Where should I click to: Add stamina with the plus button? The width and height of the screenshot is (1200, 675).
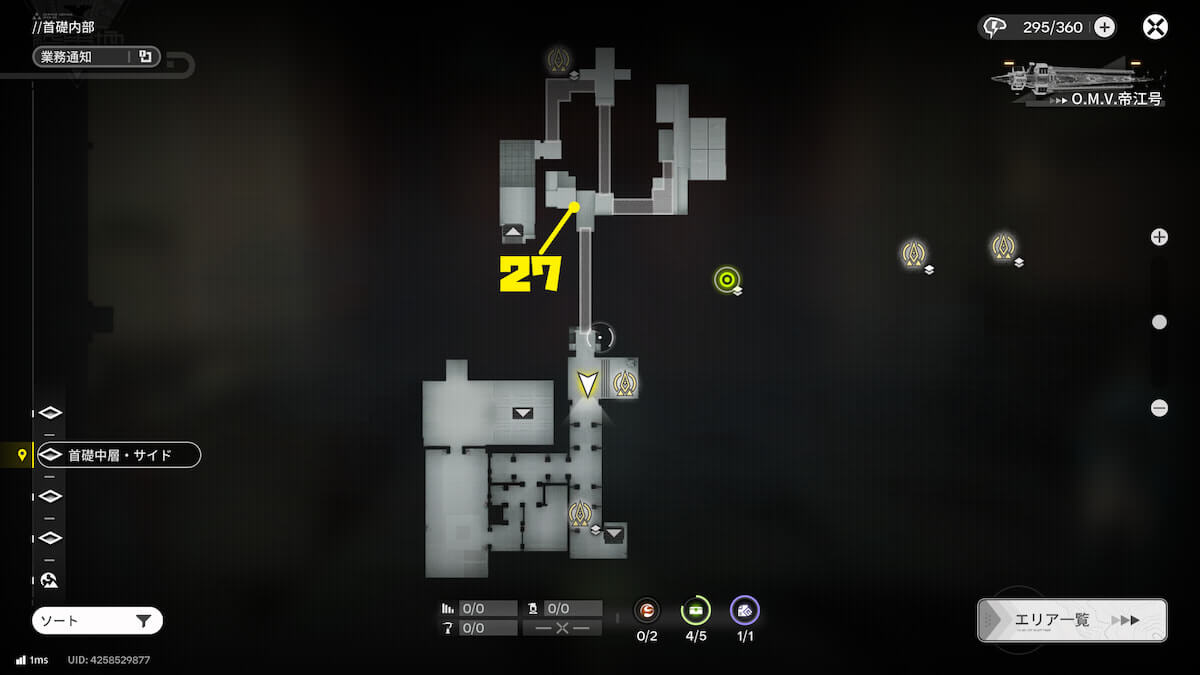[1104, 27]
